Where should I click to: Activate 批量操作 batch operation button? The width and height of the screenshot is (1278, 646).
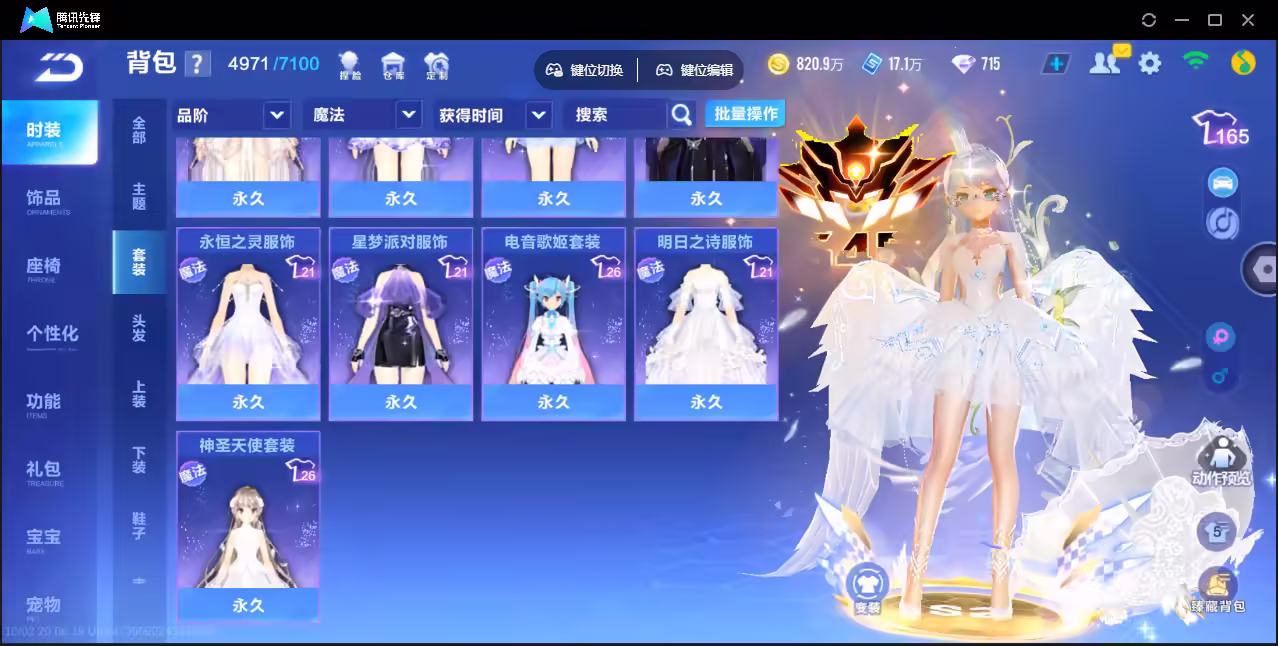coord(745,114)
